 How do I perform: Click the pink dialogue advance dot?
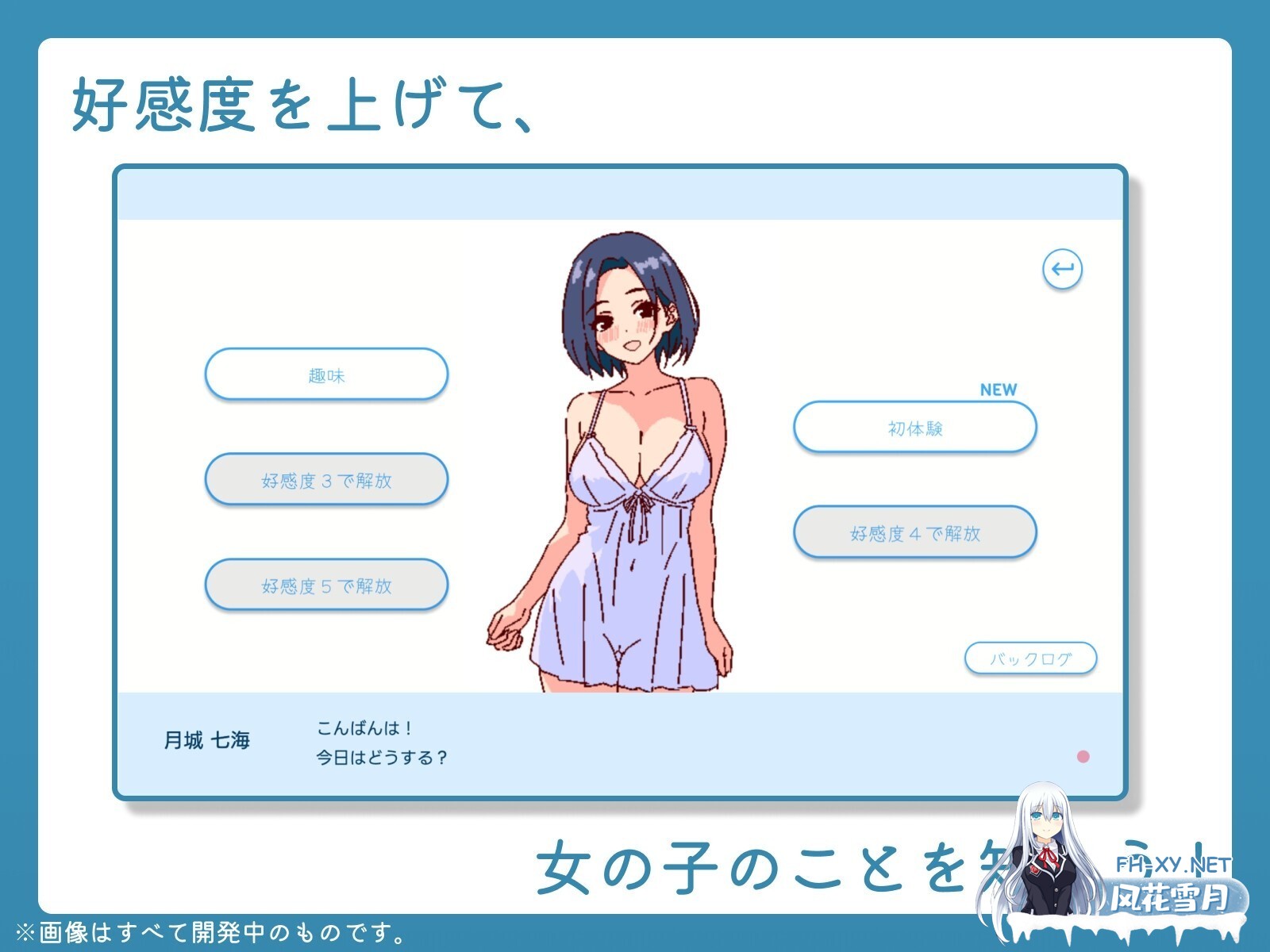click(1083, 758)
